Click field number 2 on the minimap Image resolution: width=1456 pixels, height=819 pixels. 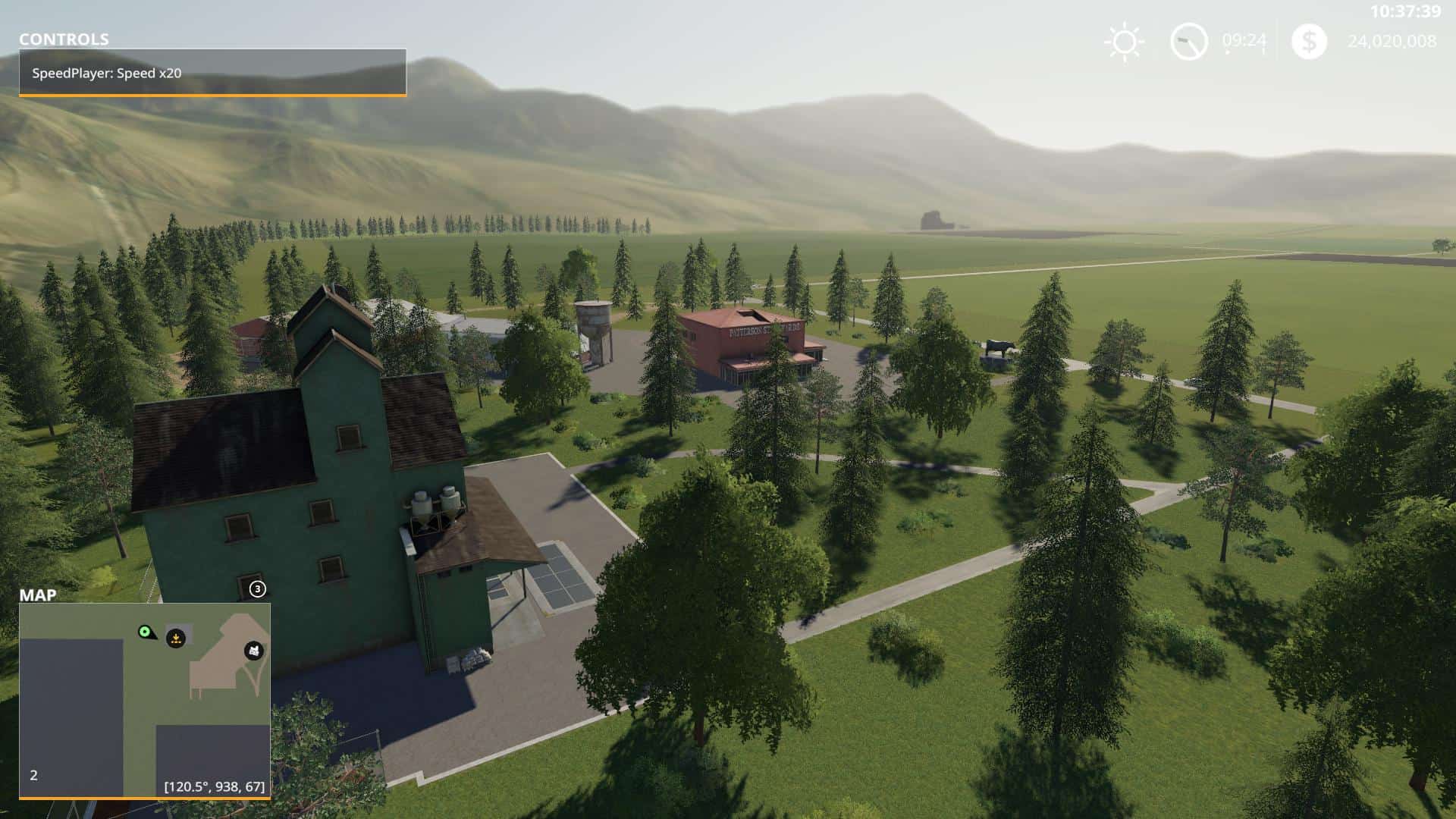point(32,775)
